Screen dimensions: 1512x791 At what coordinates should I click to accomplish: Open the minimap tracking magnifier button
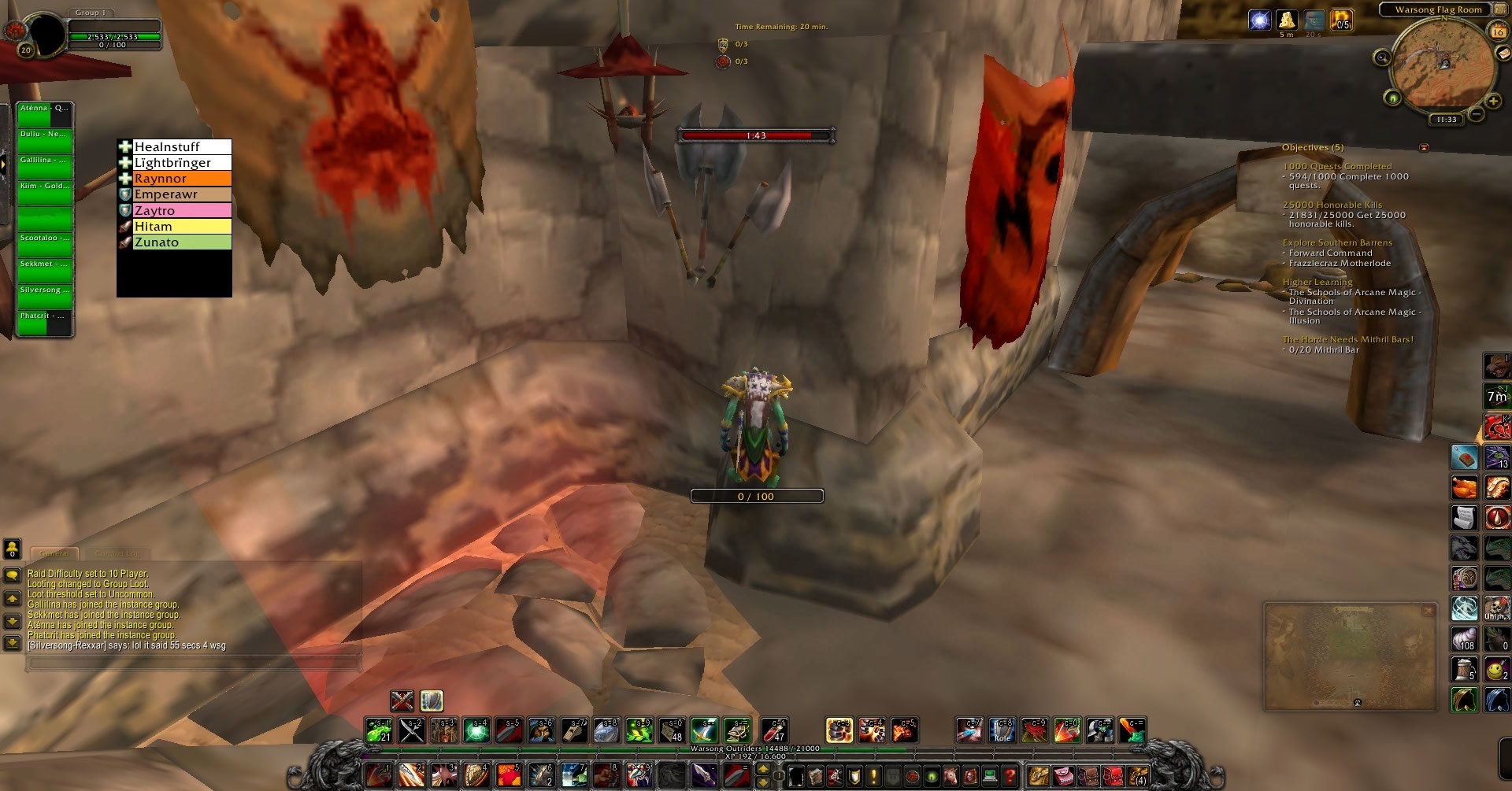coord(1382,57)
